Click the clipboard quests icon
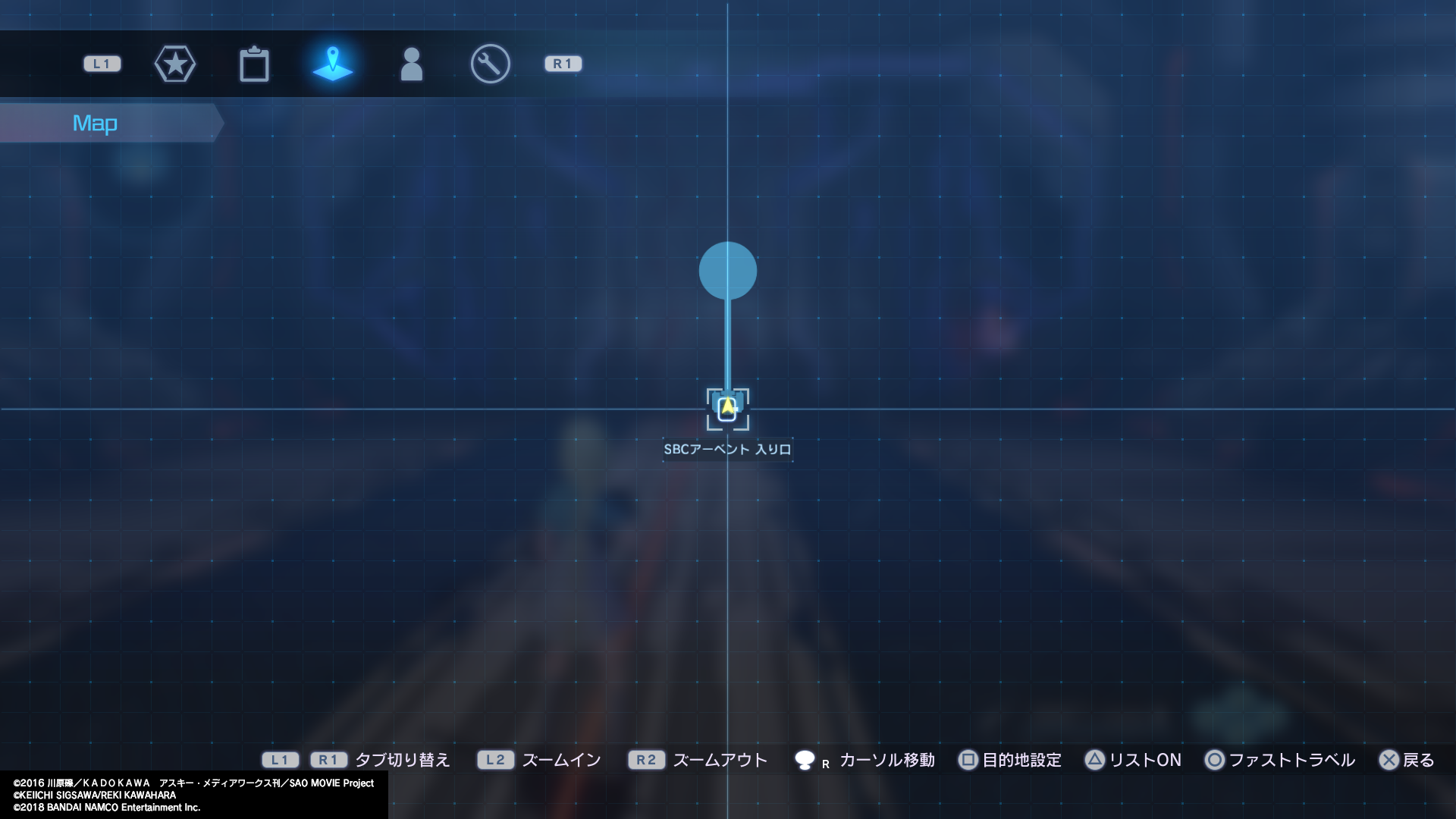This screenshot has height=819, width=1456. 255,64
